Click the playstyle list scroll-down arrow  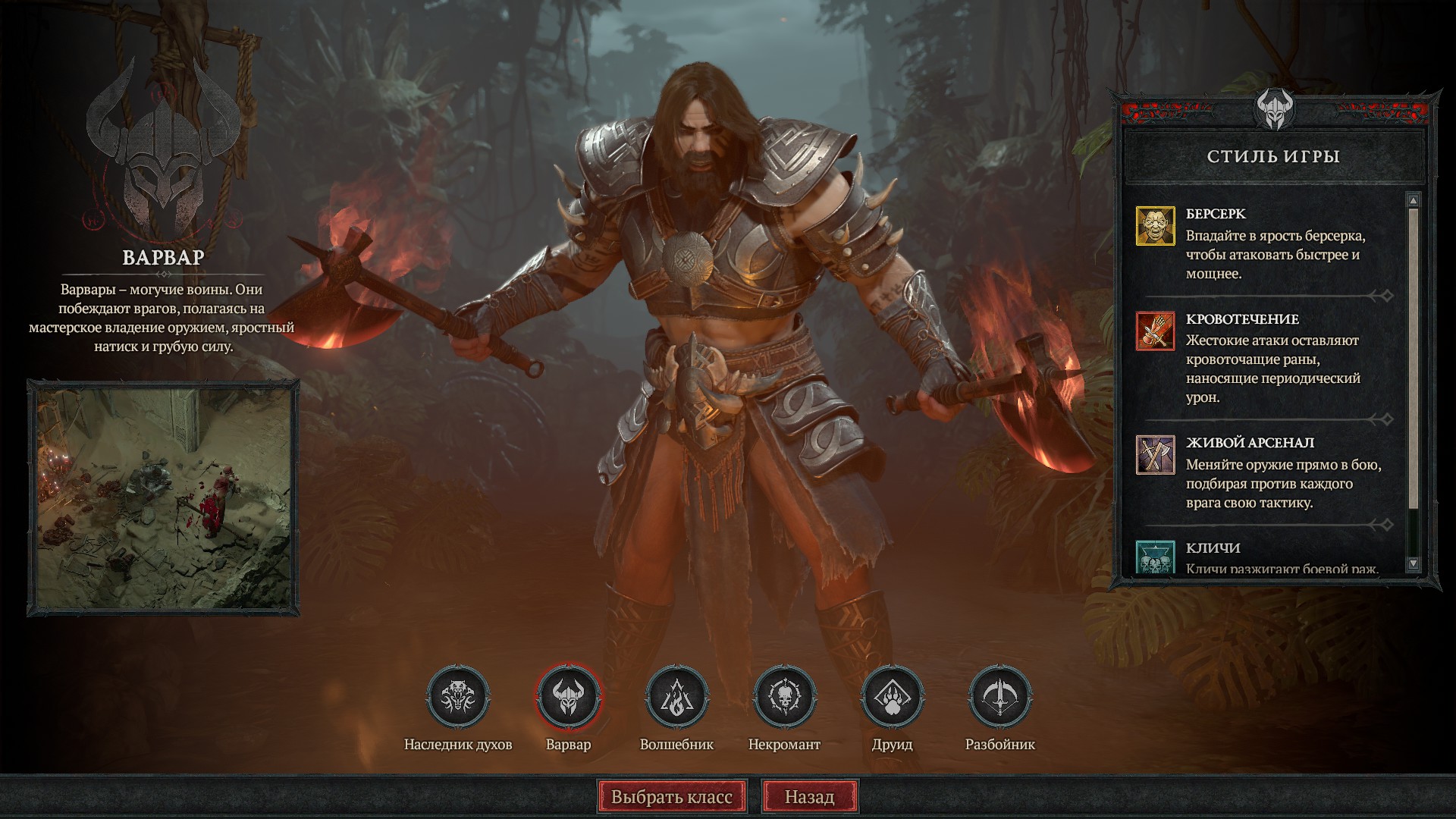tap(1413, 563)
